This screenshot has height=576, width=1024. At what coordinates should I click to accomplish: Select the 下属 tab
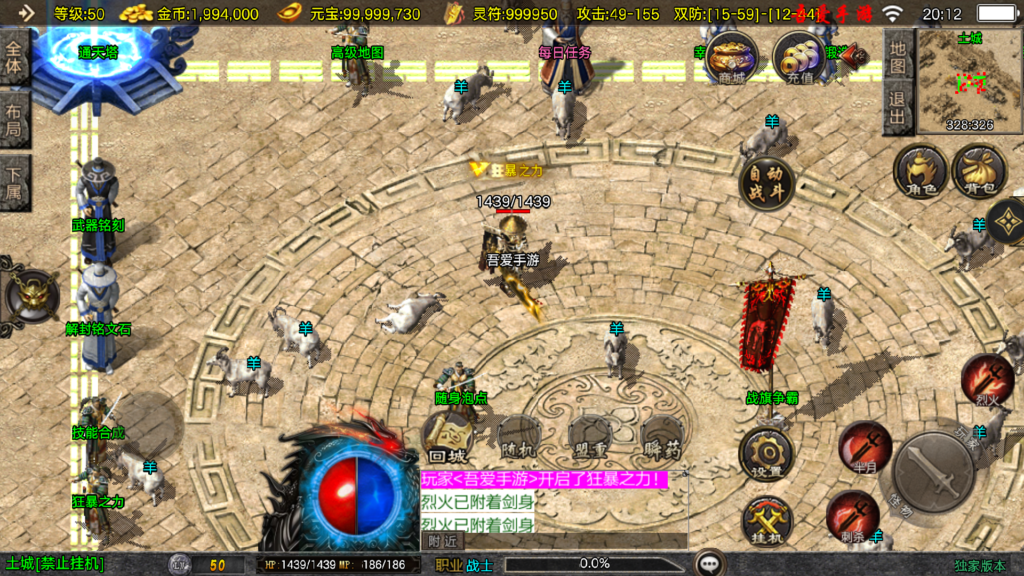(14, 182)
